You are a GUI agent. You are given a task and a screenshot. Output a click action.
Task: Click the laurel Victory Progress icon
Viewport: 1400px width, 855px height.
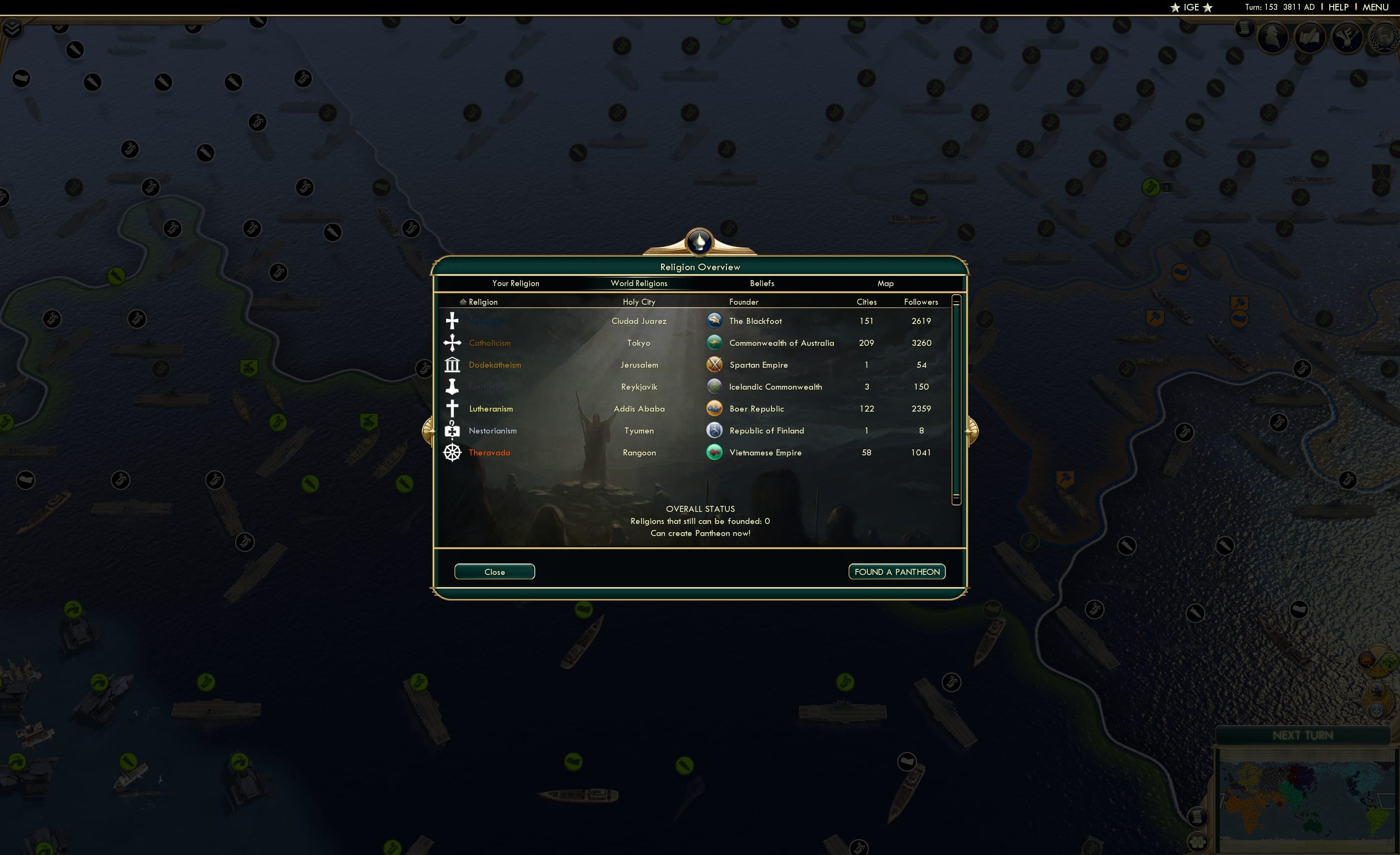click(x=1383, y=37)
